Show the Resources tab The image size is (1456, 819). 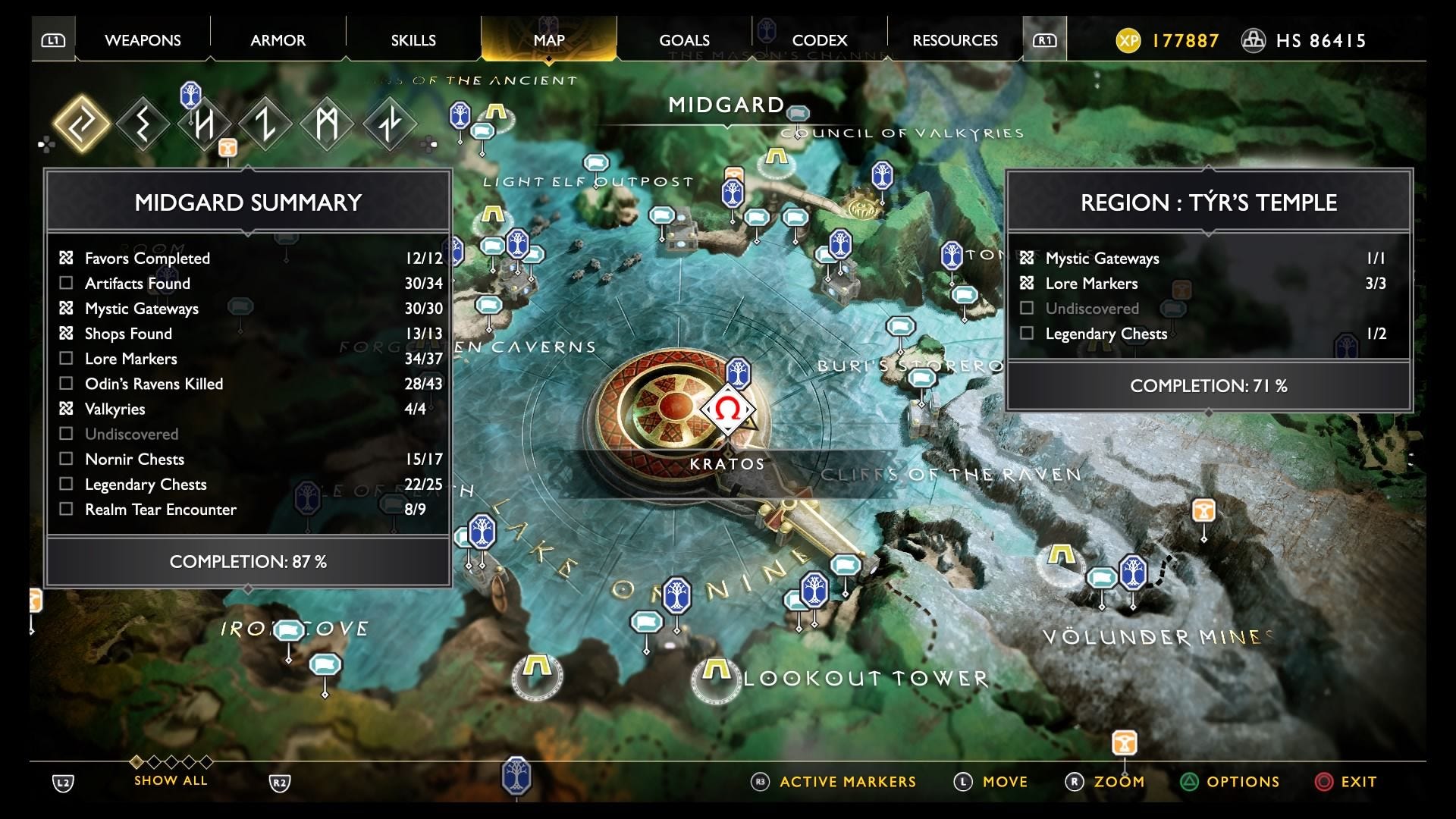(x=955, y=40)
